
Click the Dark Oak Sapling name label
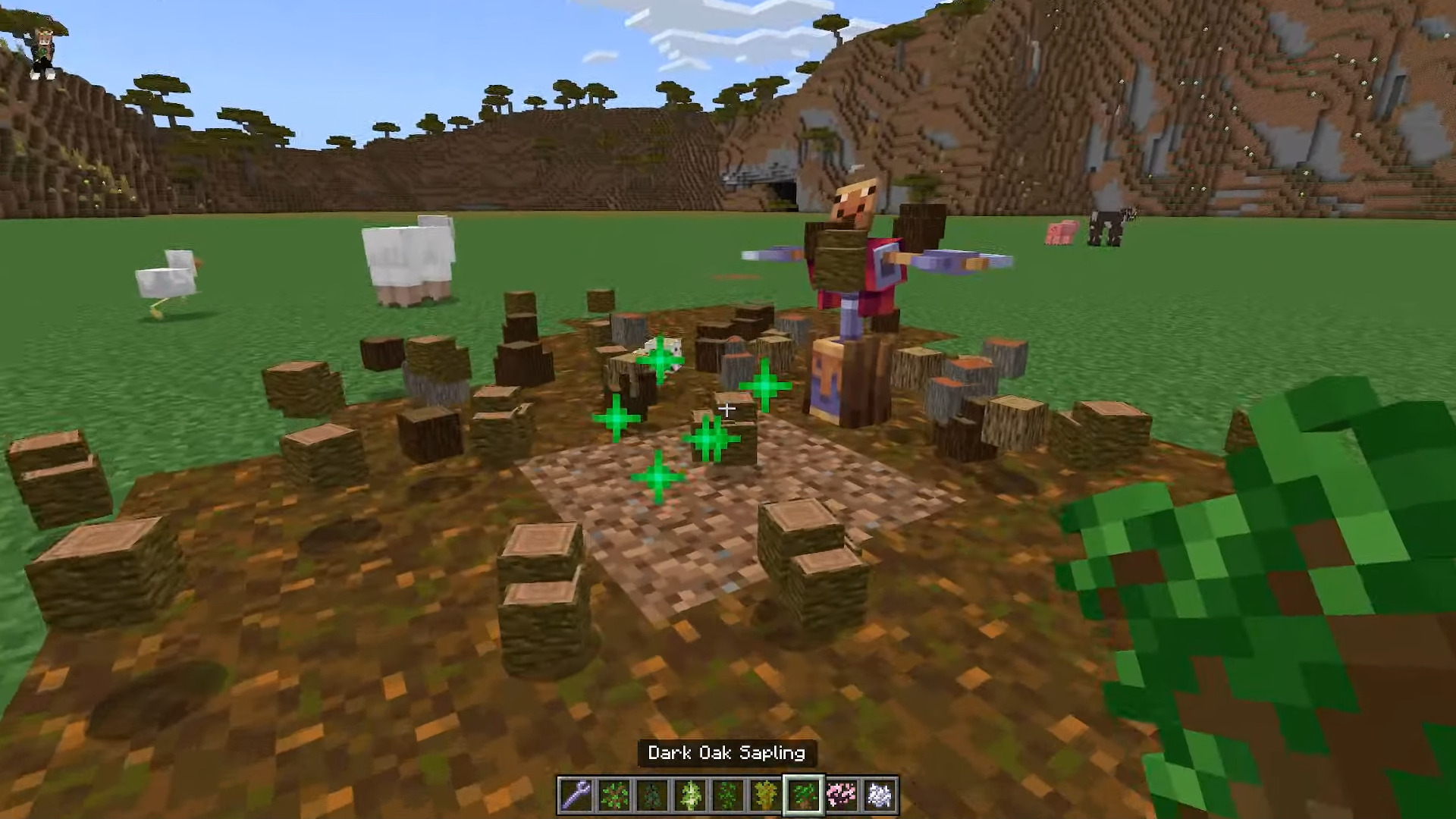(x=726, y=753)
